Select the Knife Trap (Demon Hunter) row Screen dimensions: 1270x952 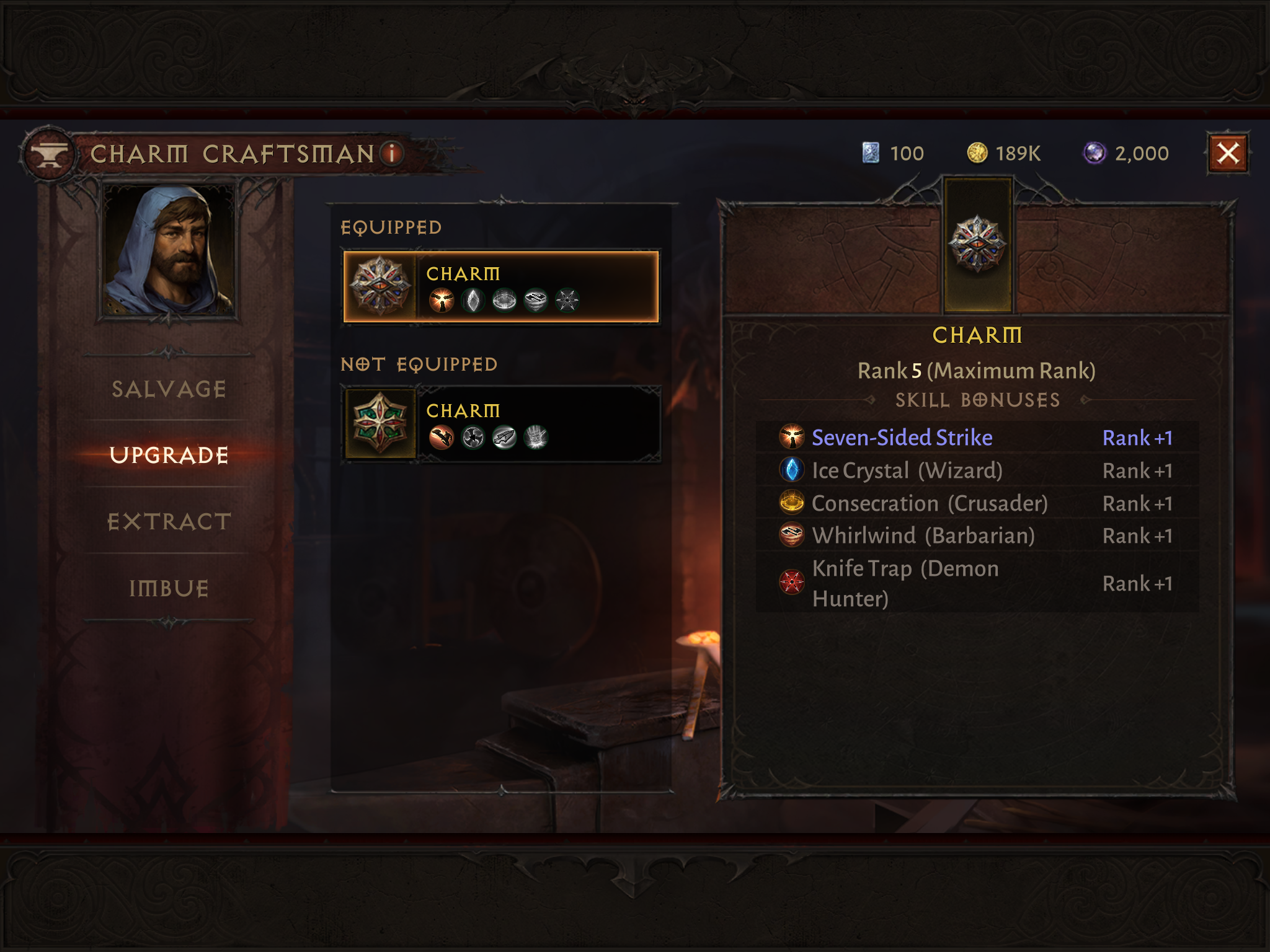click(x=977, y=583)
